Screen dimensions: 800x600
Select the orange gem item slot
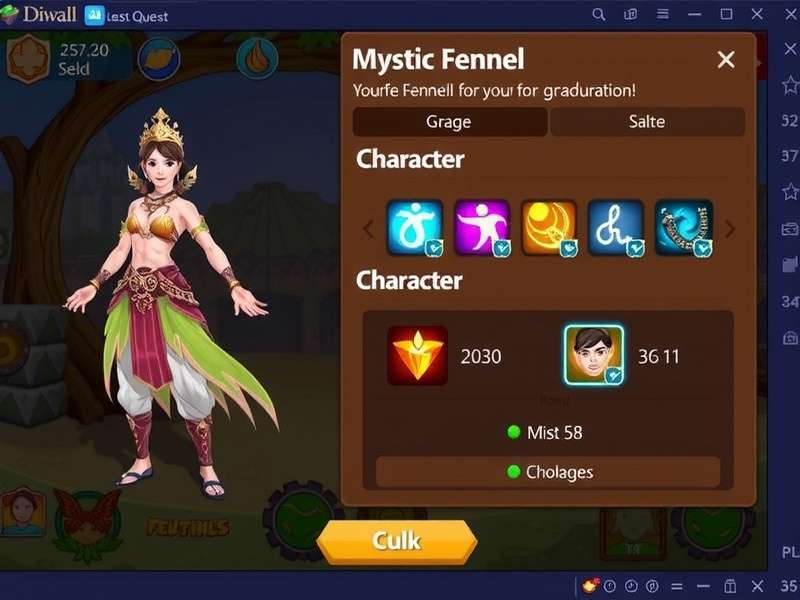pos(417,356)
